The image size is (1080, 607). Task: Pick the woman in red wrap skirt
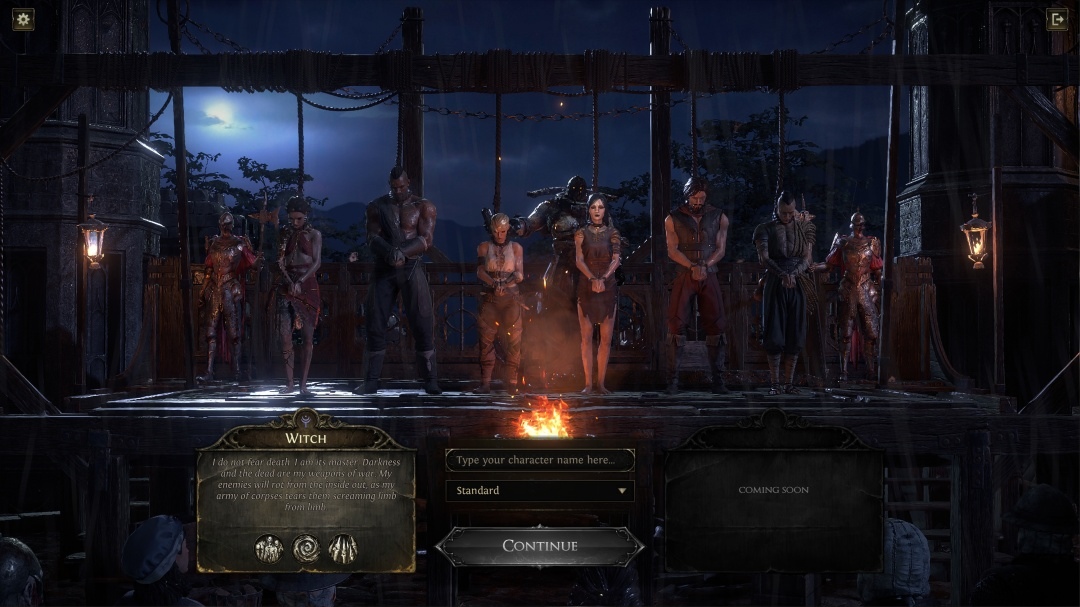(x=298, y=290)
